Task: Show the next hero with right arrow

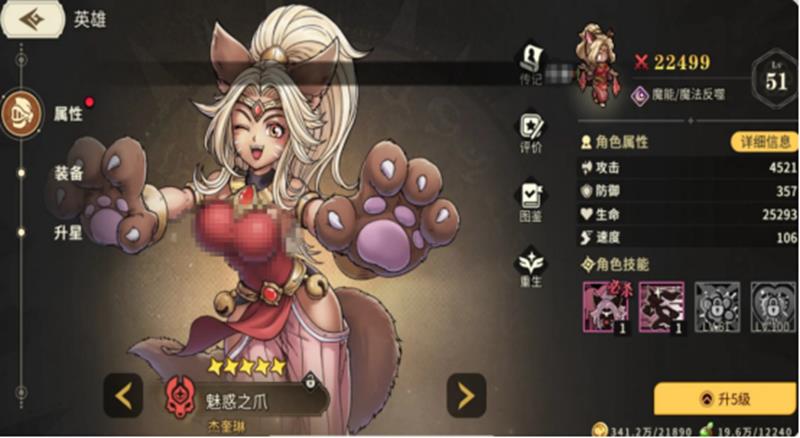Action: (465, 396)
